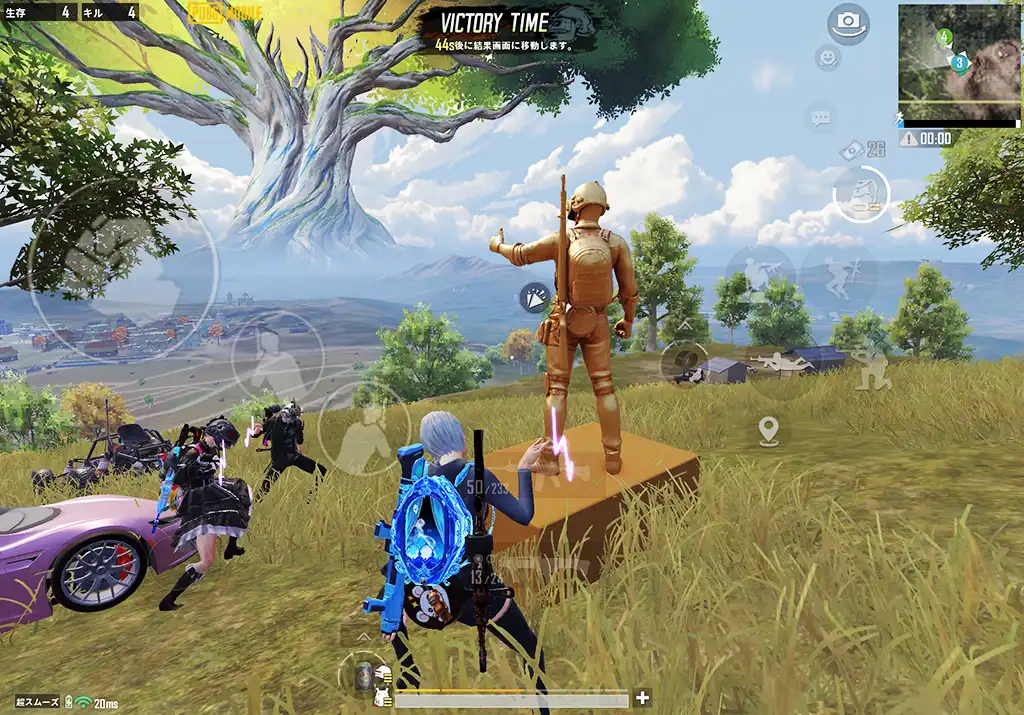Tap the megaphone flashlight icon near the statue
The height and width of the screenshot is (715, 1024).
coord(533,296)
